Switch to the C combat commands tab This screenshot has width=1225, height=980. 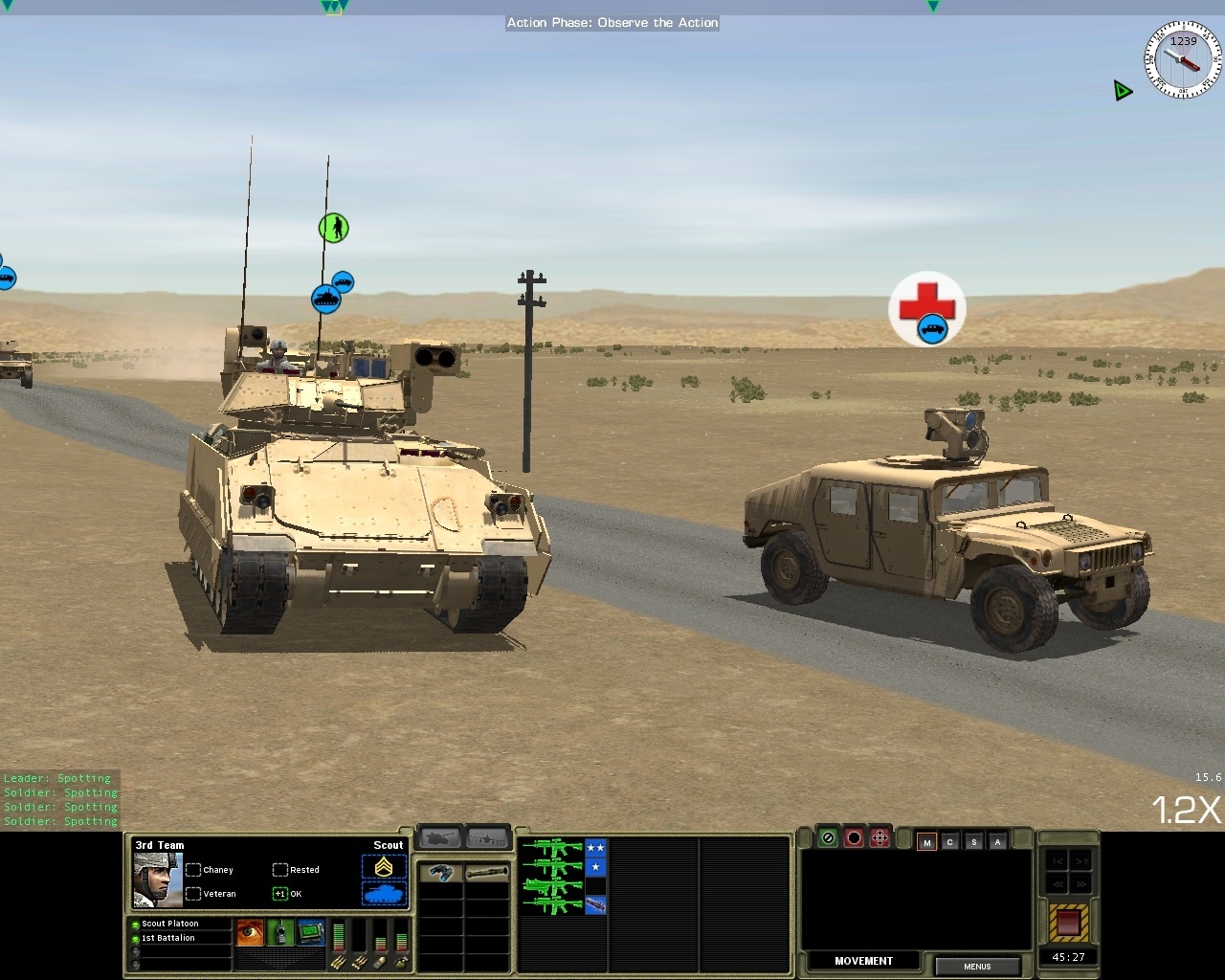tap(950, 843)
